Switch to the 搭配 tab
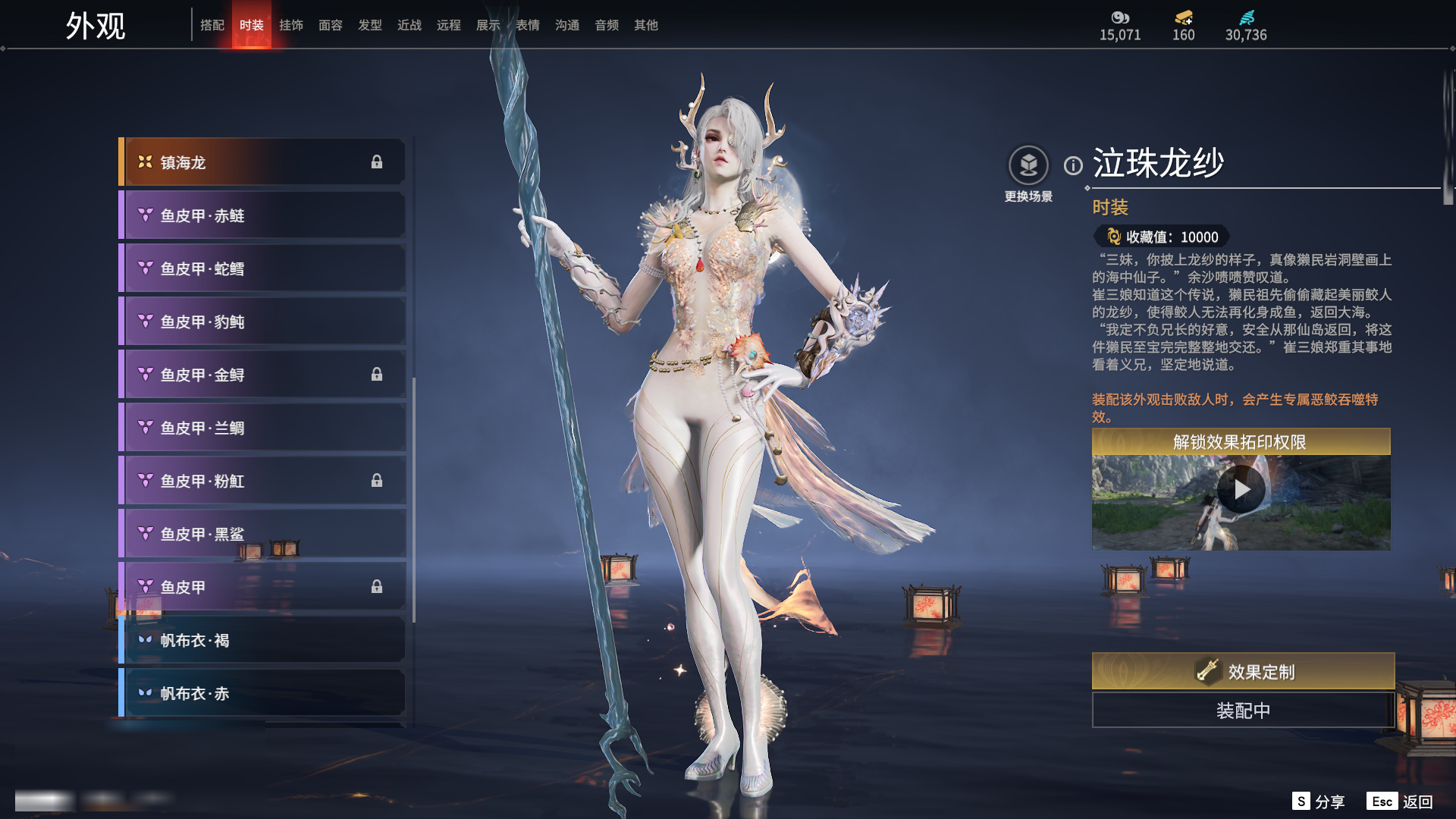1456x819 pixels. pos(212,25)
